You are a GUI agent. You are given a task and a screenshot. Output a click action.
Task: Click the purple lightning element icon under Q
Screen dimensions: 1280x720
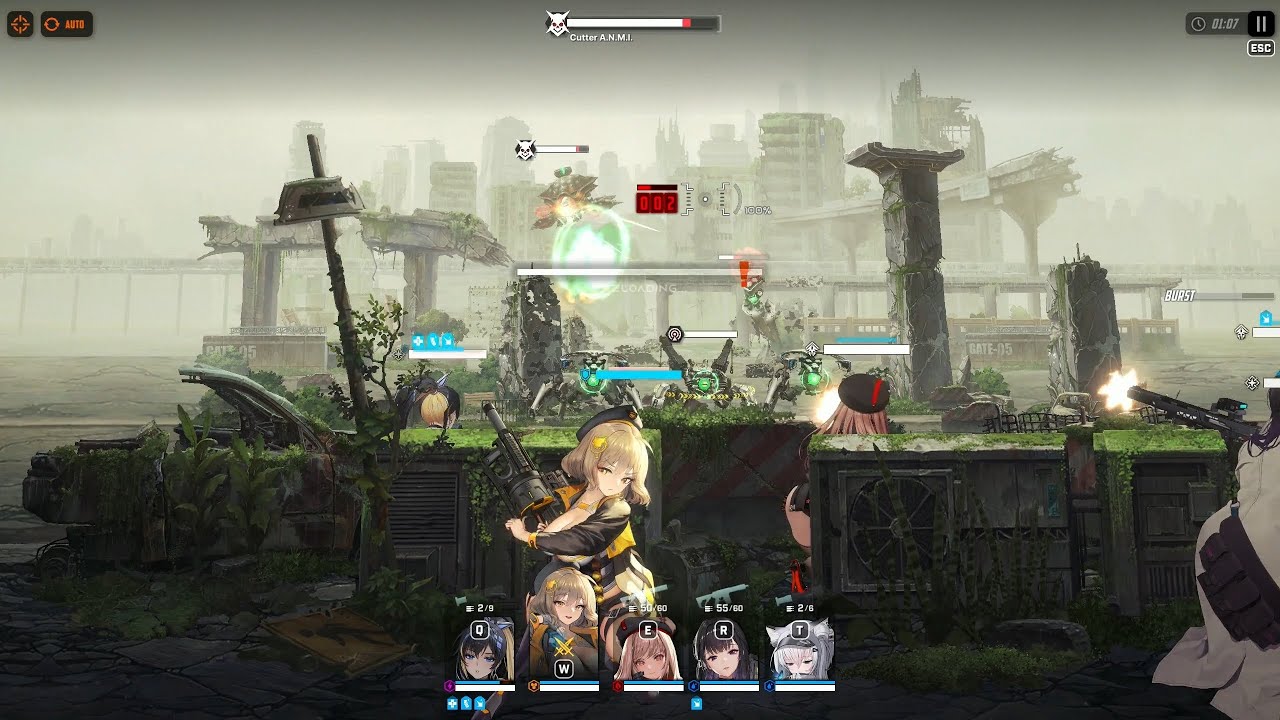(x=450, y=684)
